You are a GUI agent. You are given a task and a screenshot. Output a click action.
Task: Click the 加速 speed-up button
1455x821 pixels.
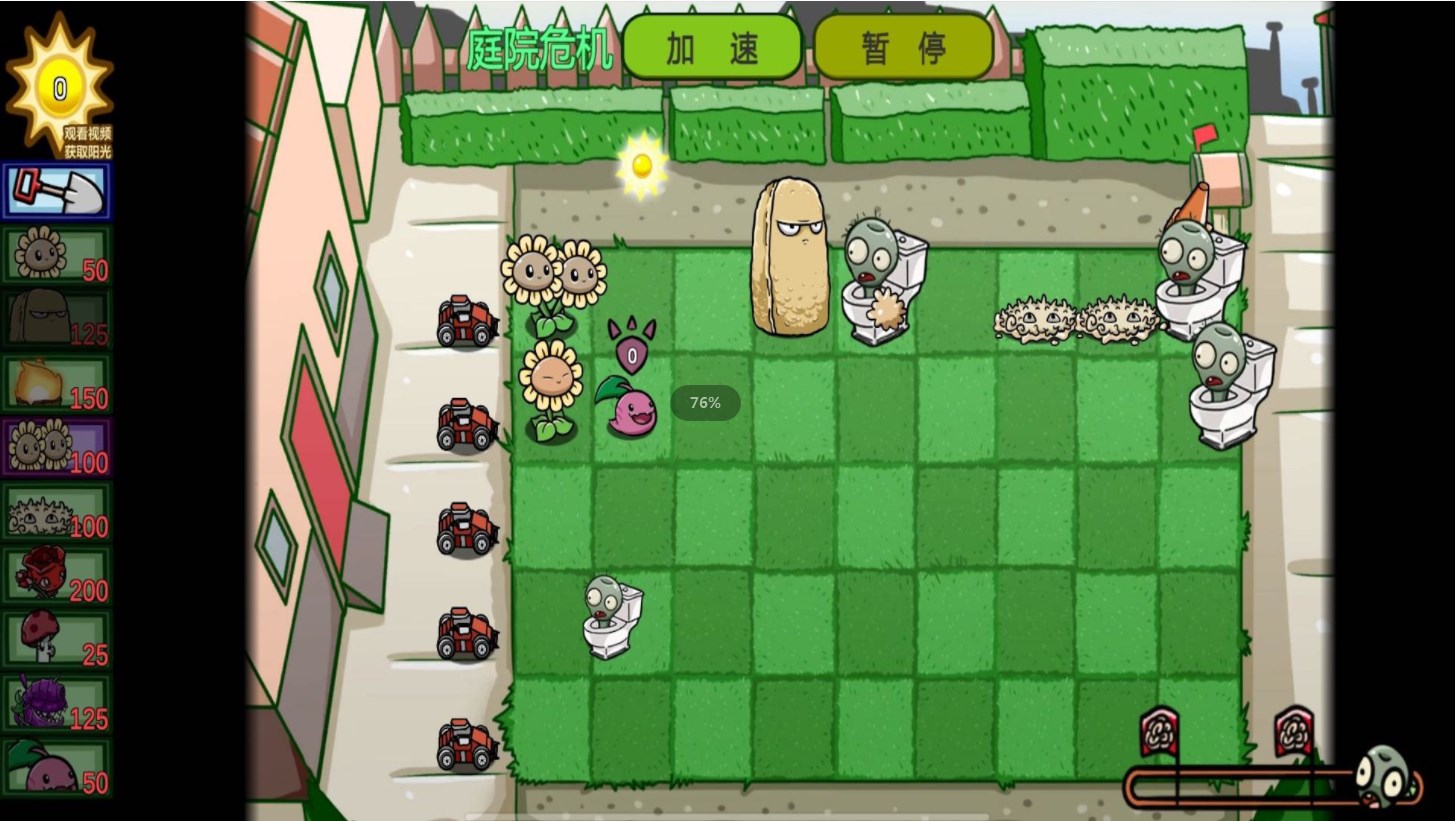[x=712, y=47]
